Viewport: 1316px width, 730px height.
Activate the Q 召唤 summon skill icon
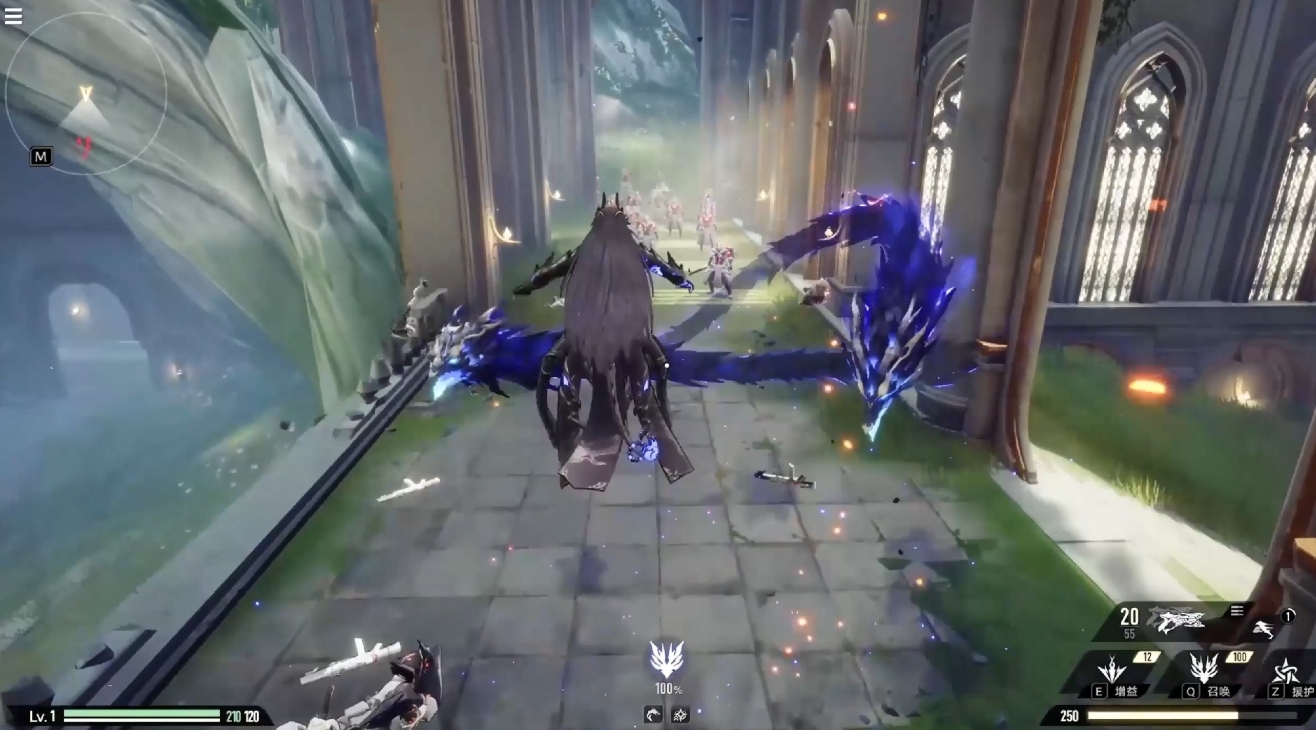pos(1204,669)
